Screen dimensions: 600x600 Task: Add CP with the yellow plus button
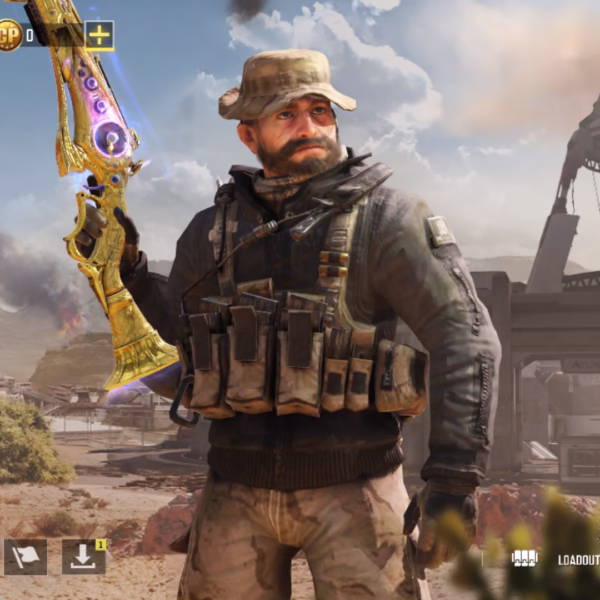pos(99,36)
